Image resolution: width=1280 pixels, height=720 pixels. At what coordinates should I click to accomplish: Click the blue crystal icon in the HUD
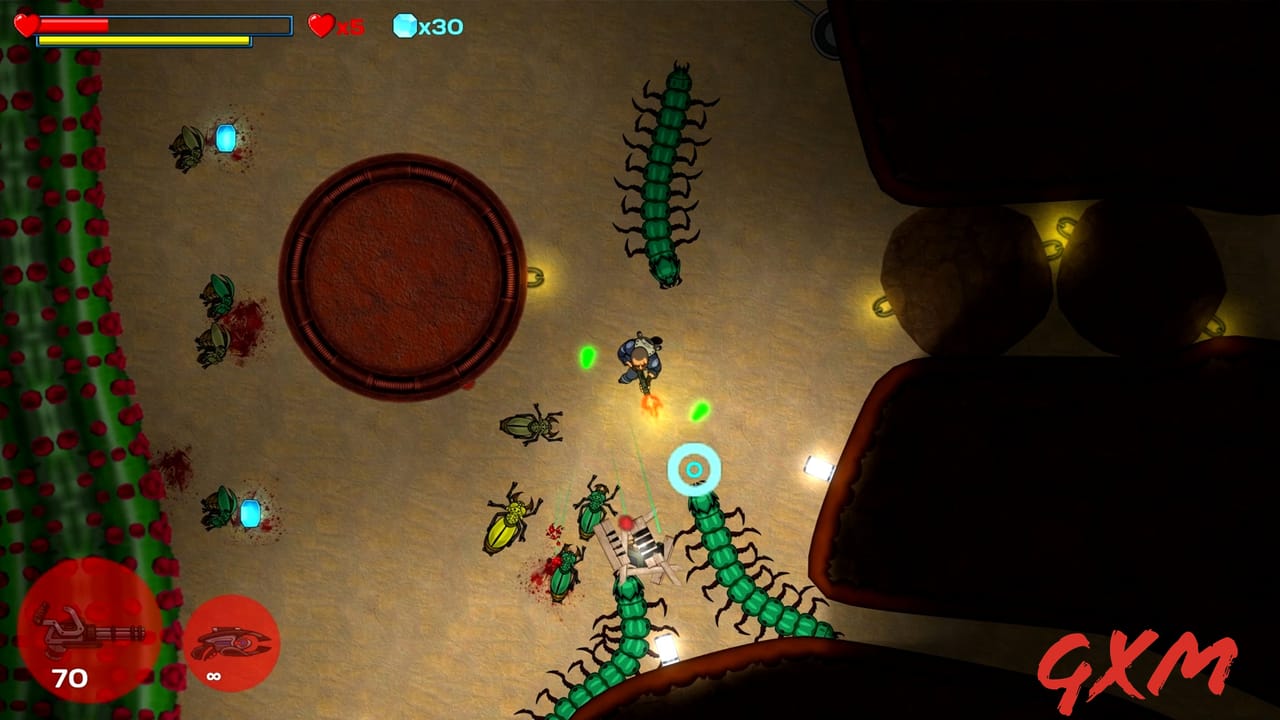(405, 27)
